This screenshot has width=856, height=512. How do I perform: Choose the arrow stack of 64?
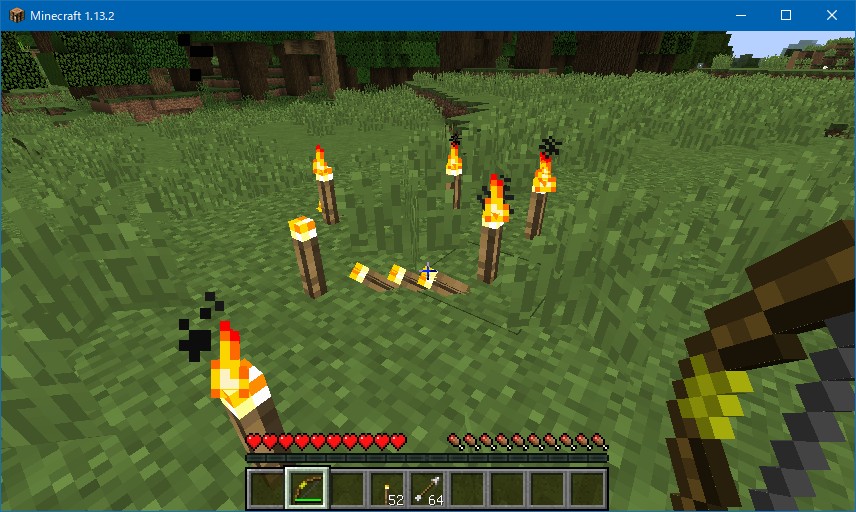427,489
